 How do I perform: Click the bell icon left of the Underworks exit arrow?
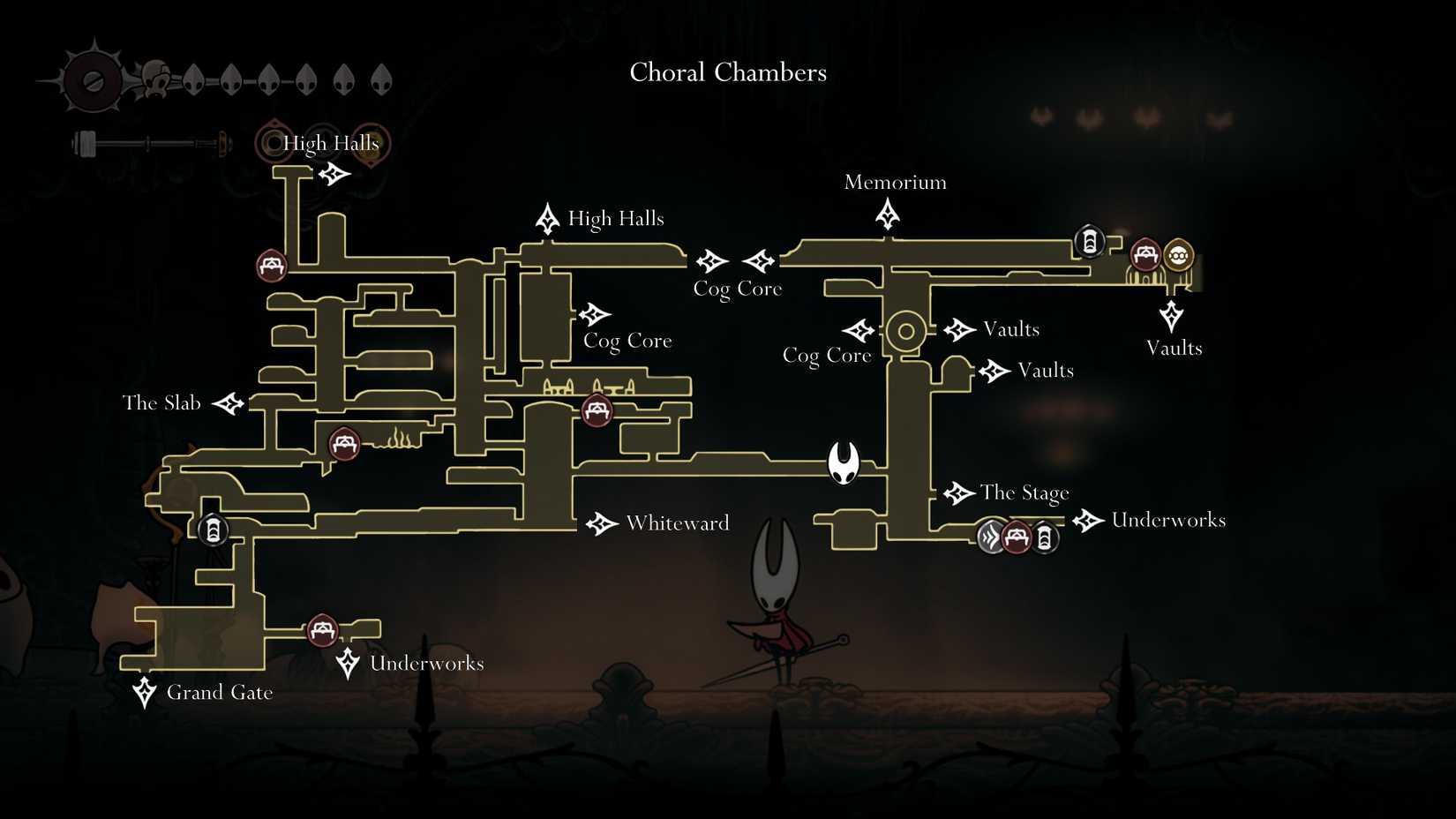point(1045,538)
